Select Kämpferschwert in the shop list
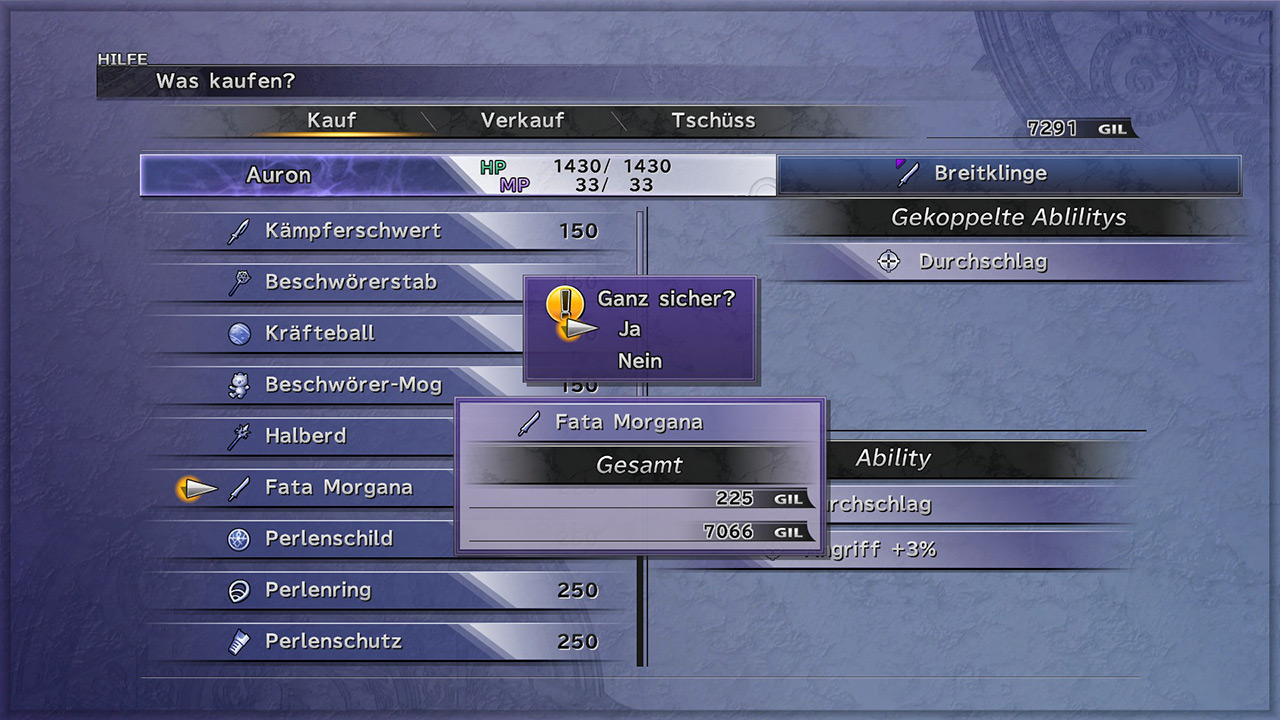Image resolution: width=1280 pixels, height=720 pixels. [x=353, y=231]
